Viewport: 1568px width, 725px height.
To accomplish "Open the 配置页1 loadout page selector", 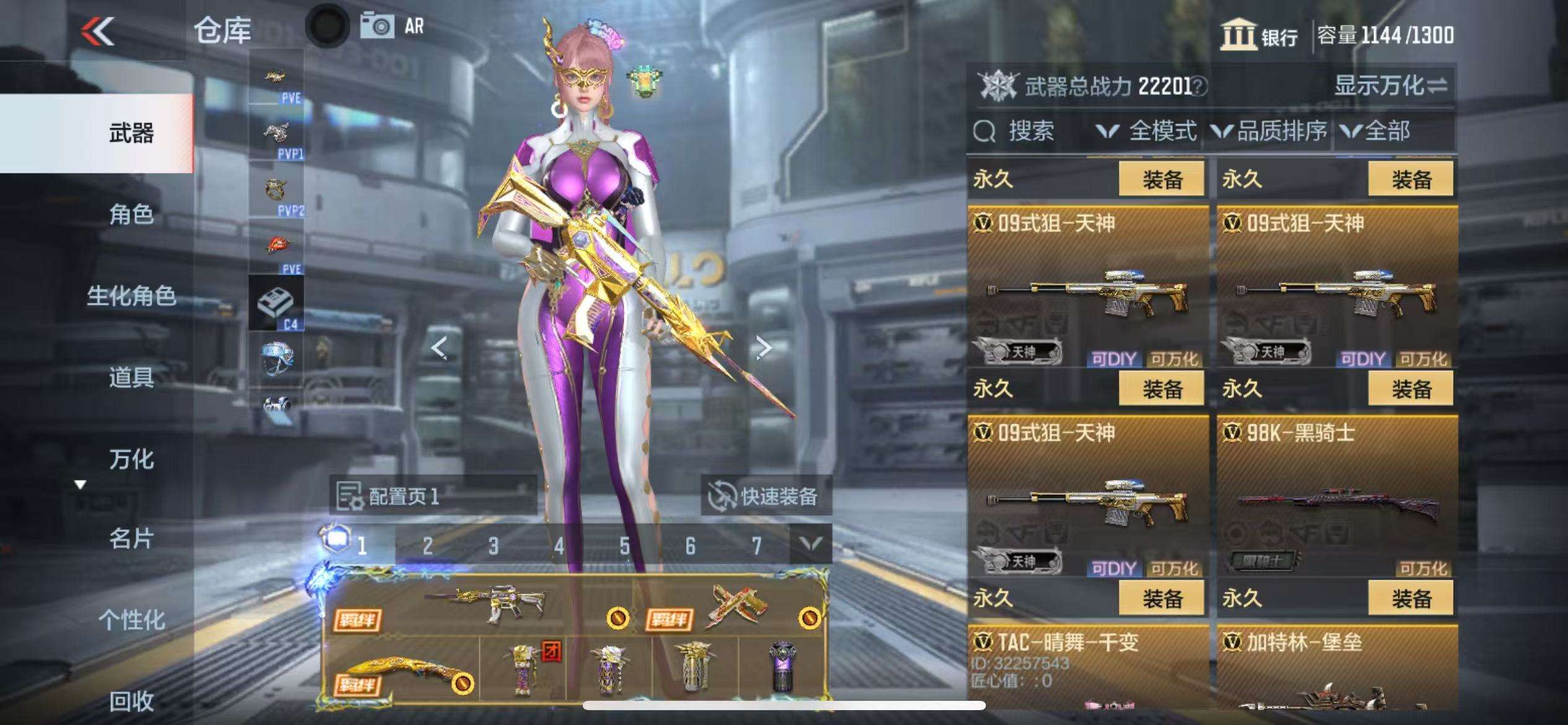I will pyautogui.click(x=432, y=496).
